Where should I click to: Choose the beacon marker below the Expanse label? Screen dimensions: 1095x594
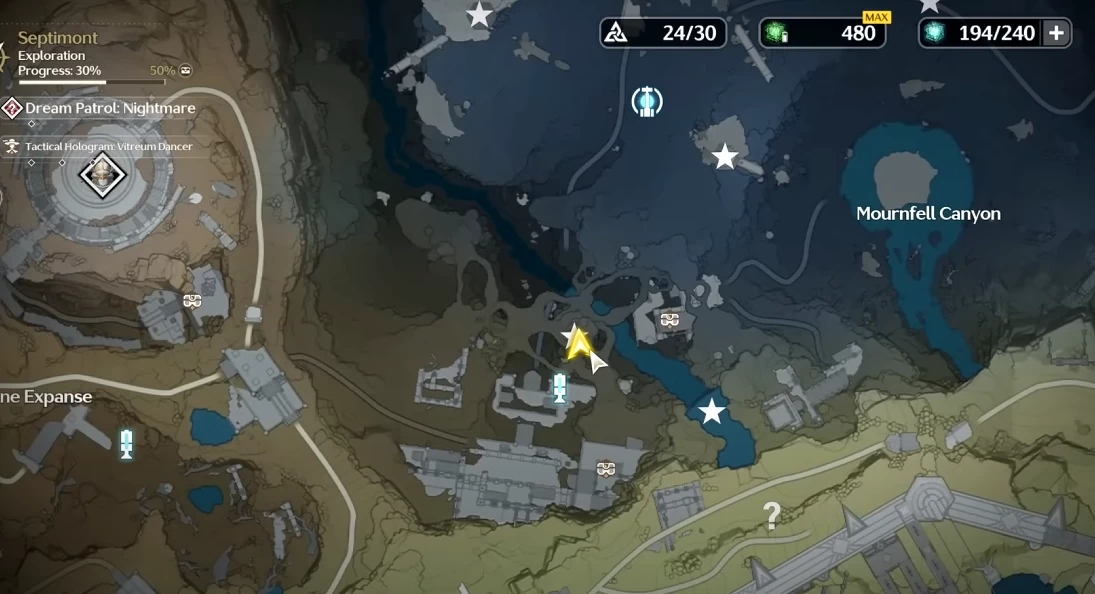(x=126, y=442)
